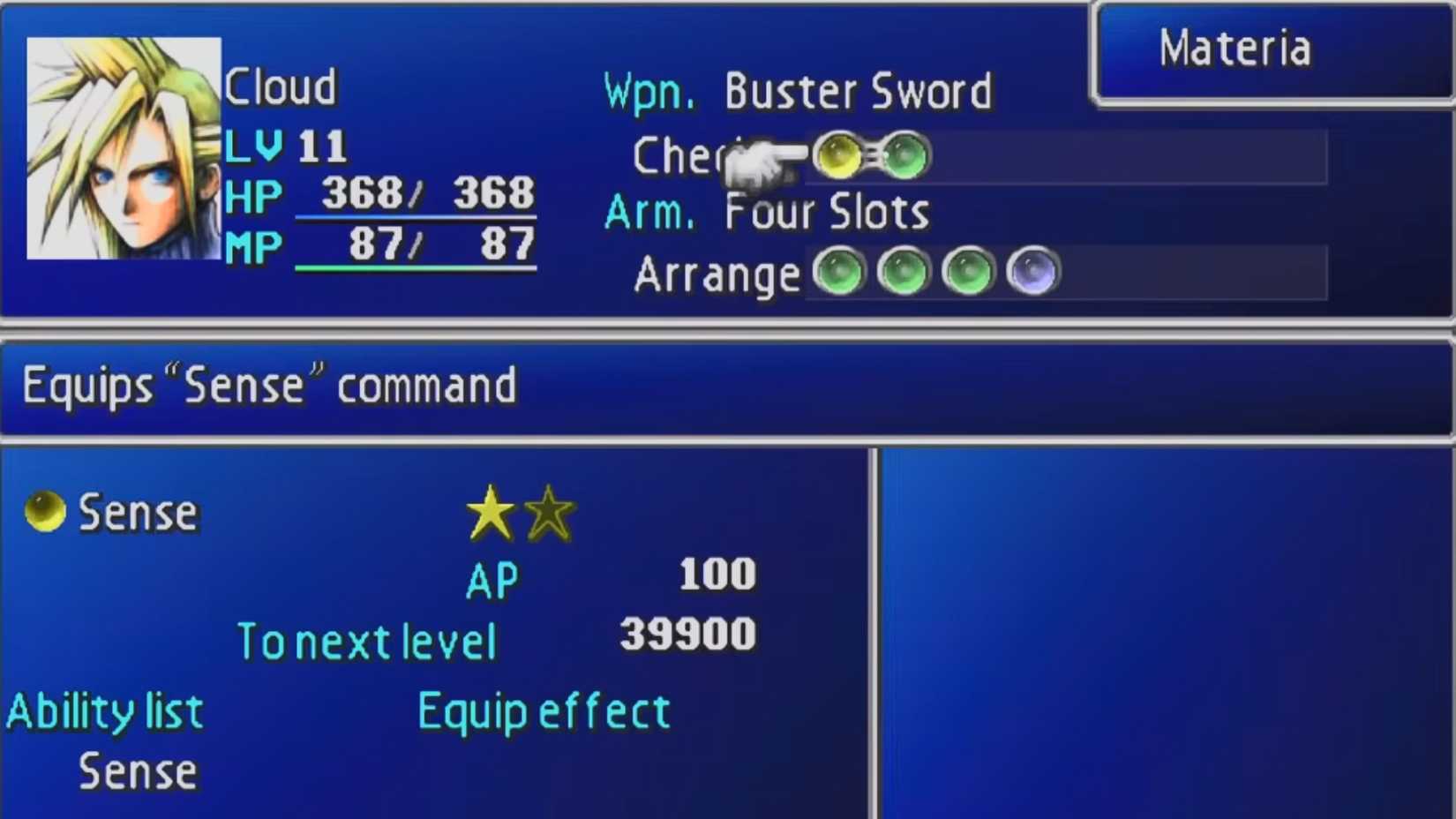Viewport: 1456px width, 819px height.
Task: Click the empty blue fourth armor slot
Action: (1032, 272)
